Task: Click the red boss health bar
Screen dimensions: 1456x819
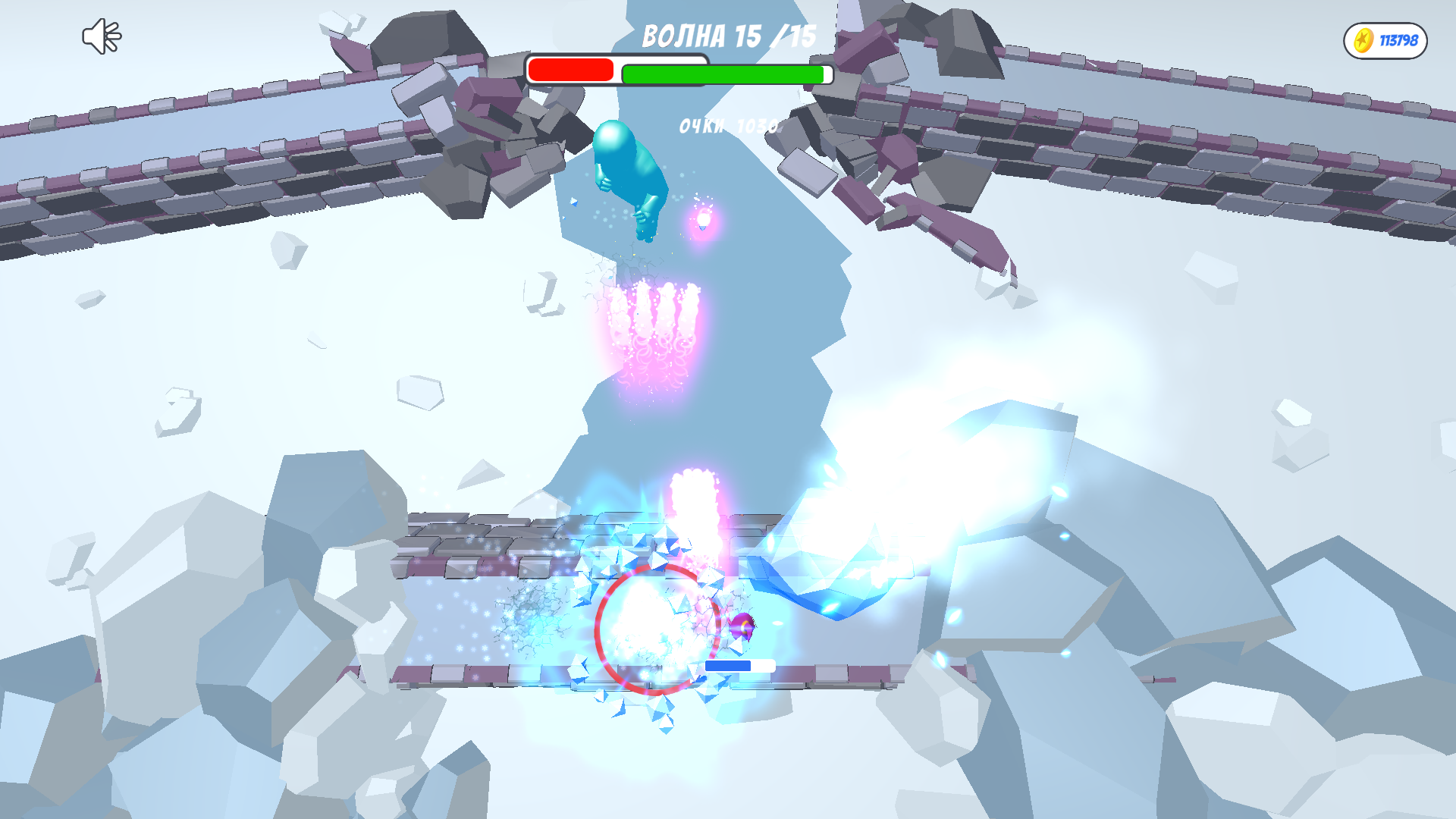Action: [x=570, y=71]
